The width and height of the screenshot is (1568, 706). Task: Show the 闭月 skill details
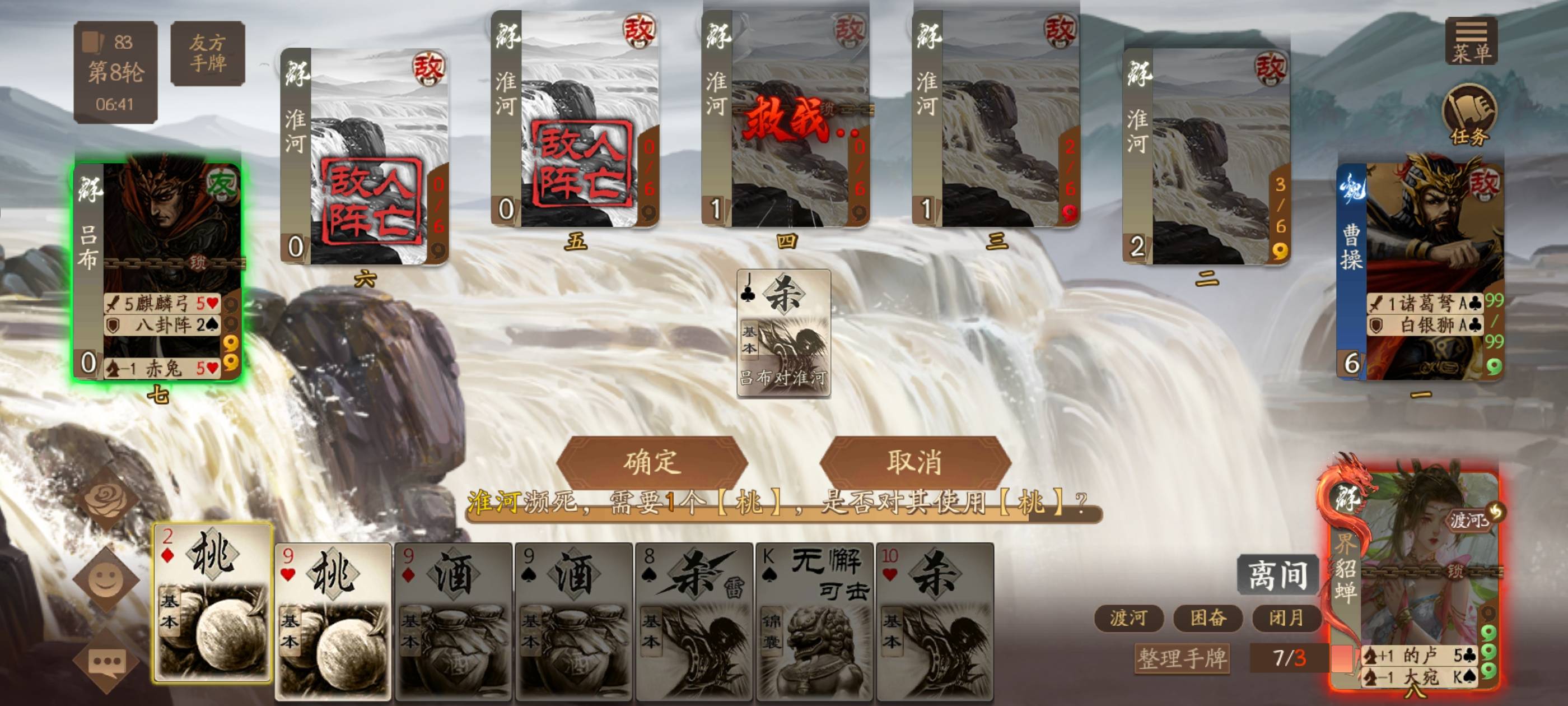(x=1286, y=617)
